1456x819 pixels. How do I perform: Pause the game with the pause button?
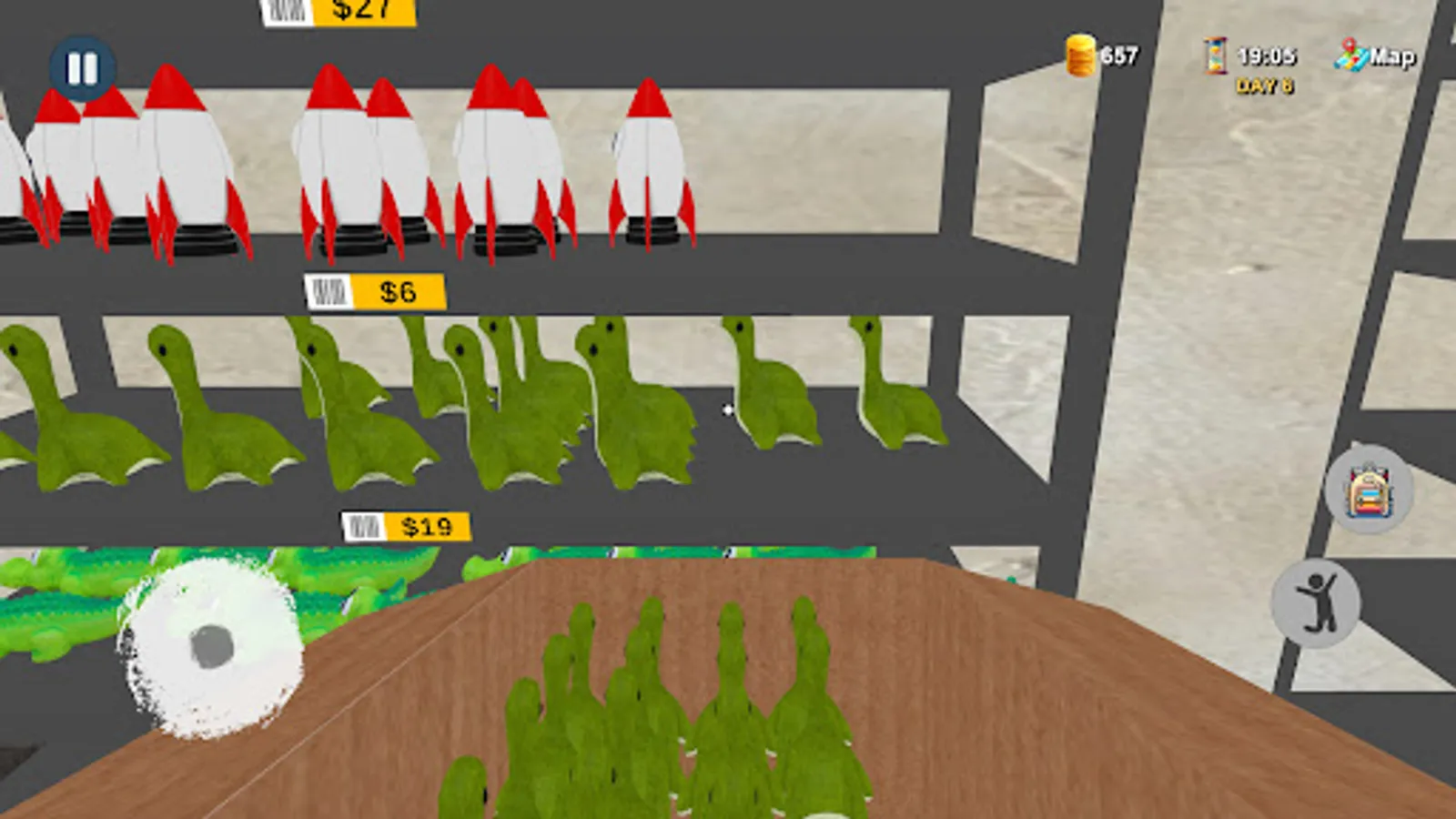82,68
